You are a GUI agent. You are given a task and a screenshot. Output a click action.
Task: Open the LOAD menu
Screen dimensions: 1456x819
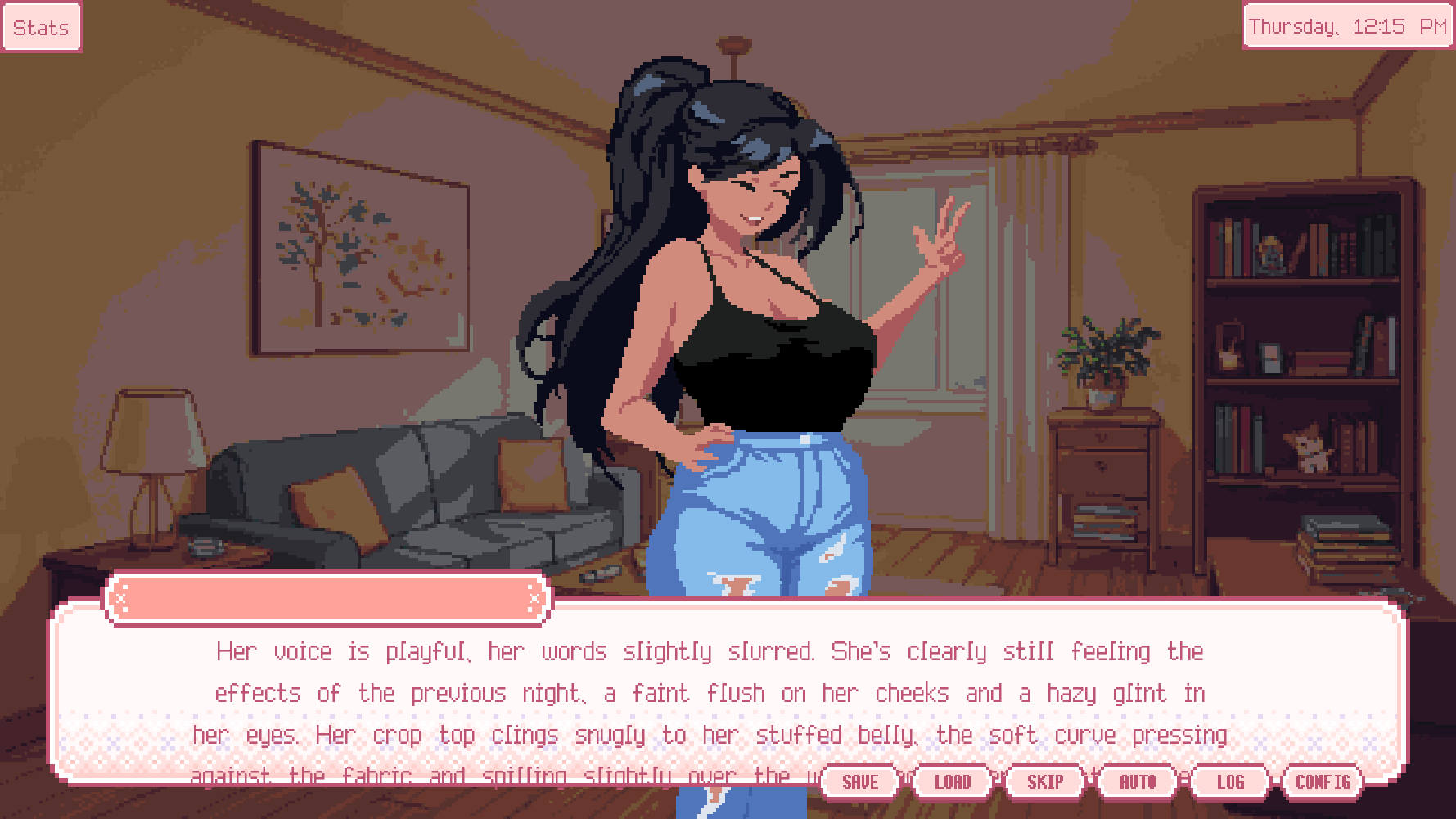[952, 781]
